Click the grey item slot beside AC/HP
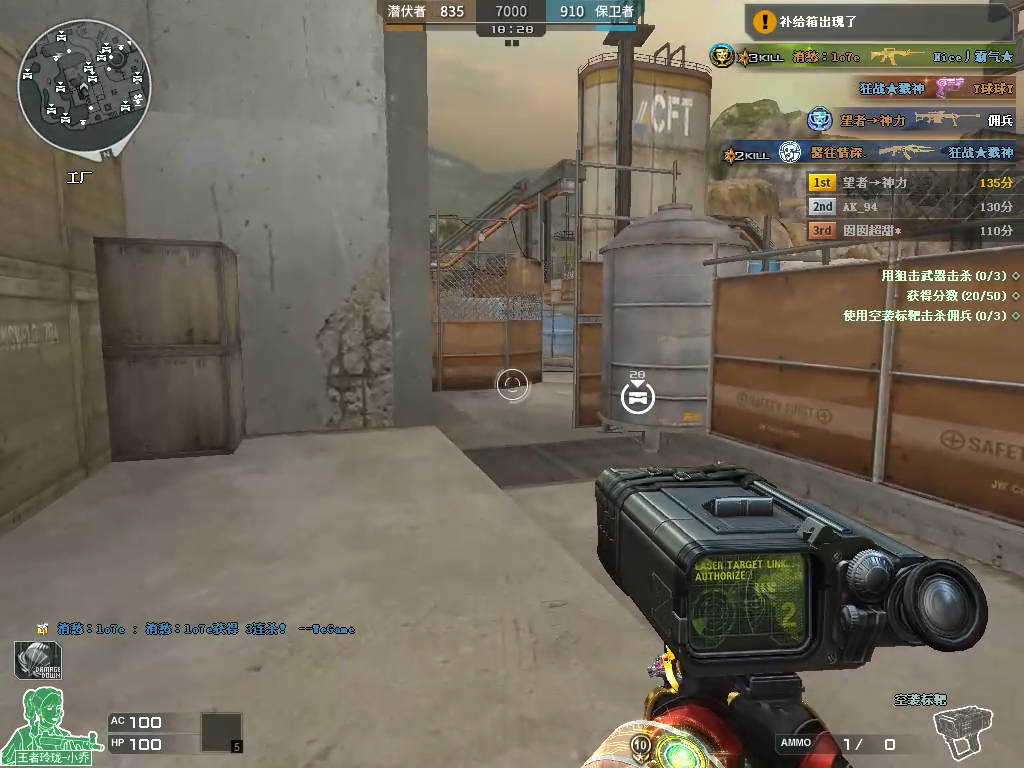Viewport: 1024px width, 768px height. point(221,732)
